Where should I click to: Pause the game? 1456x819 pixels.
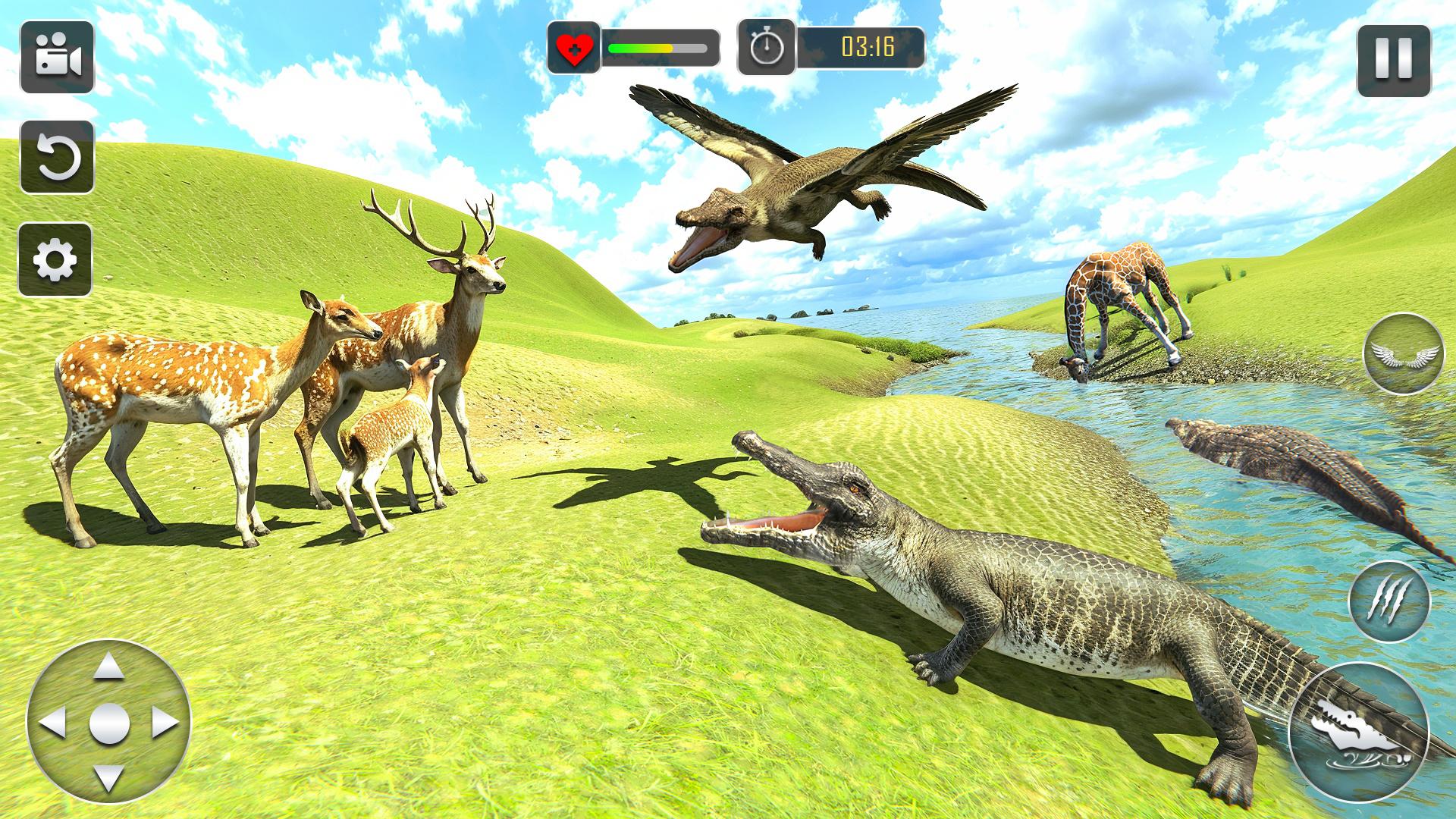pos(1394,61)
